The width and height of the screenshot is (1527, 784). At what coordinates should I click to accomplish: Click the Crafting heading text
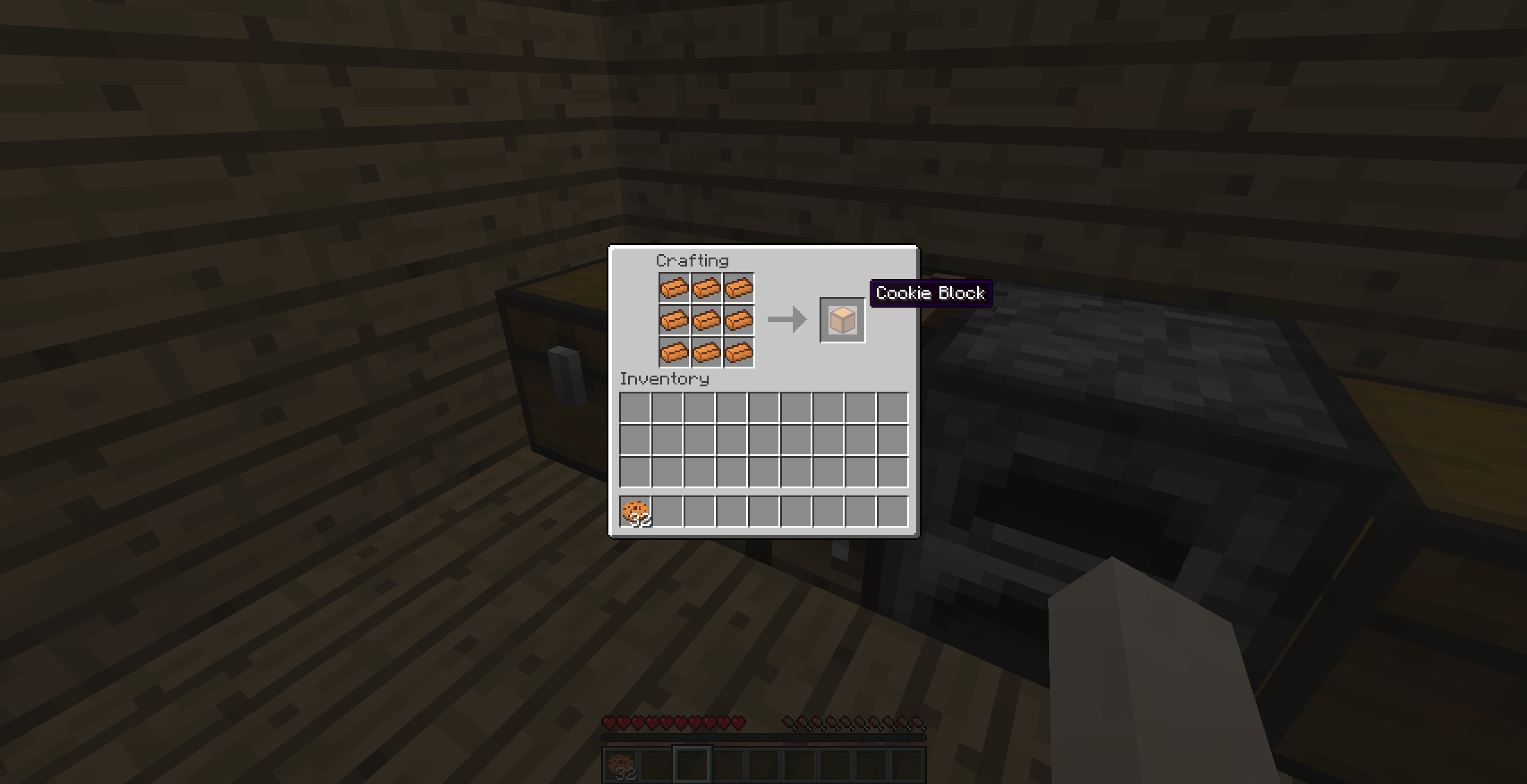point(692,261)
